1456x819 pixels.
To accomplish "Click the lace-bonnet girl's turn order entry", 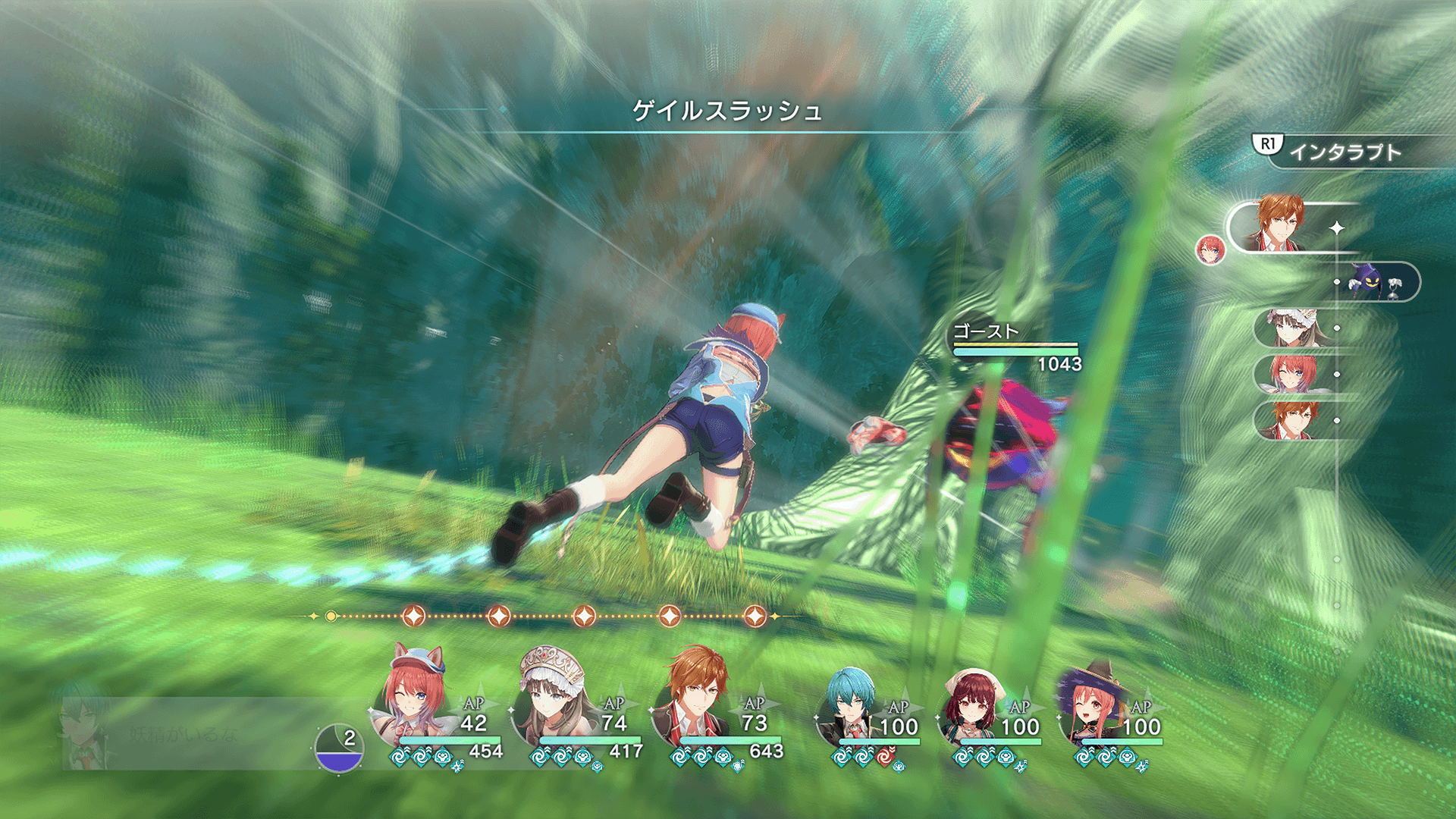I will point(1292,328).
